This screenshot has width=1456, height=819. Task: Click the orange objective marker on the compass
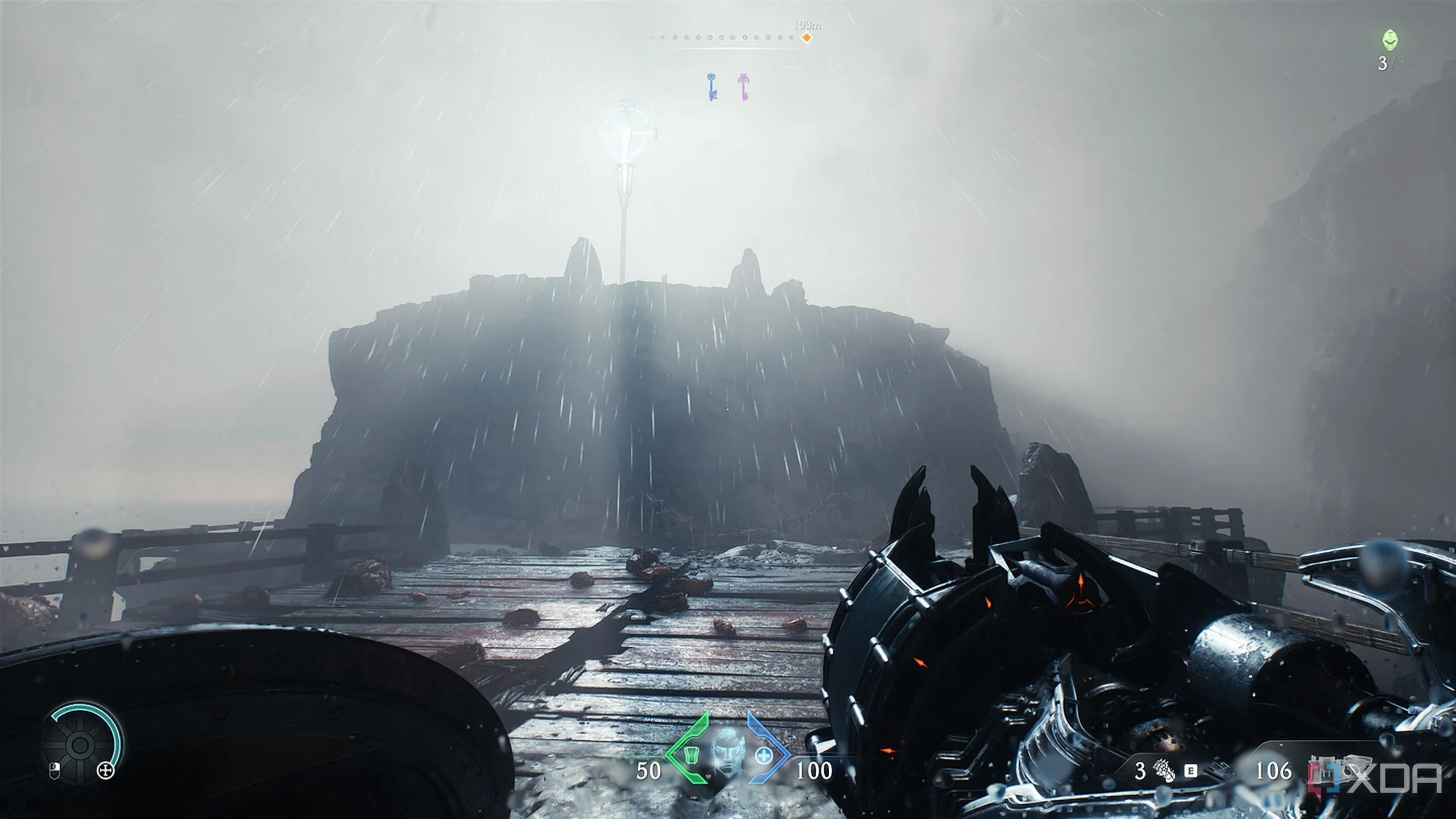click(806, 38)
